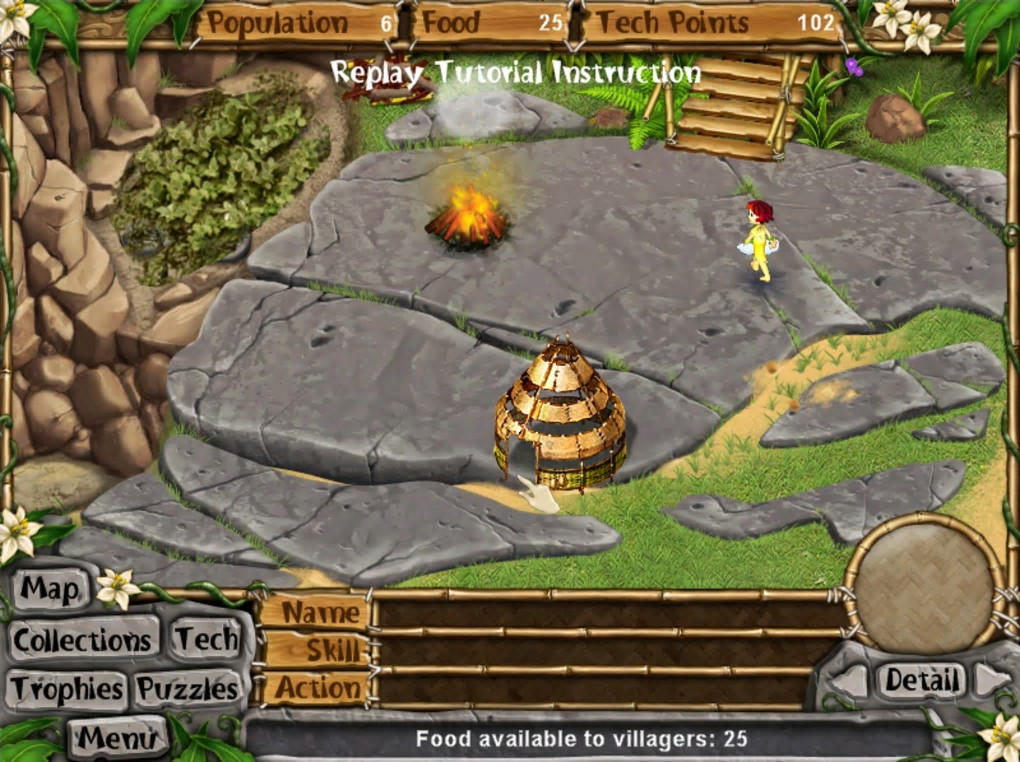Viewport: 1020px width, 762px height.
Task: Open the Puzzles screen
Action: coord(188,689)
